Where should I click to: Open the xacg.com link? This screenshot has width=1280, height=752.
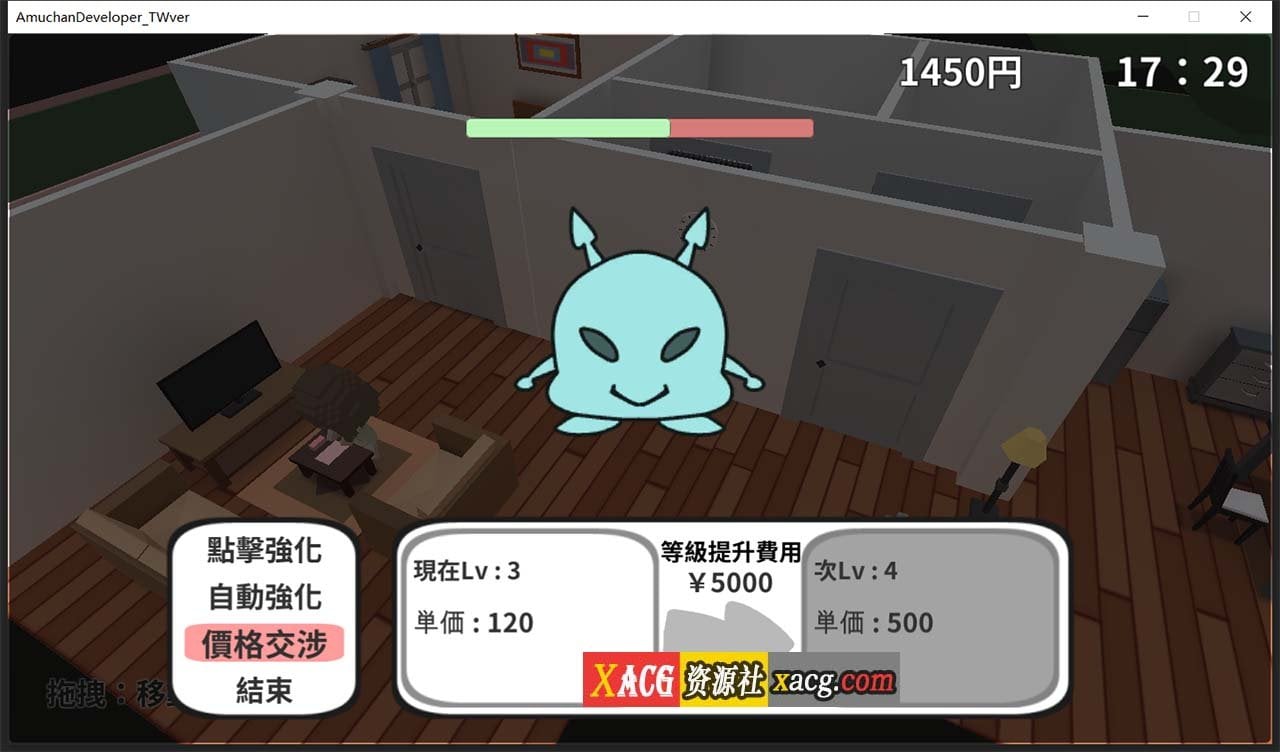point(833,680)
